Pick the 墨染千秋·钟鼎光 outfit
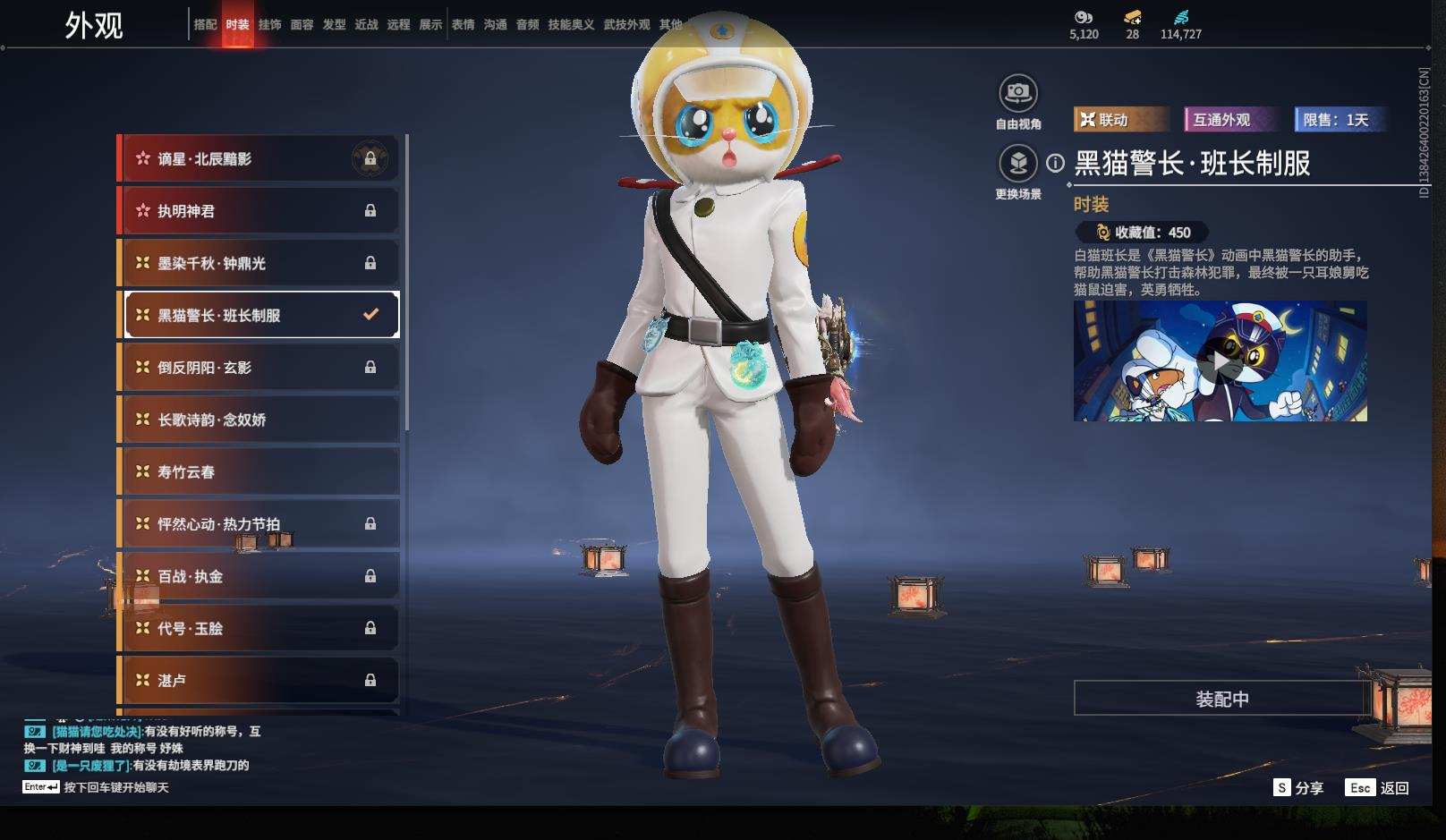This screenshot has height=840, width=1446. click(259, 263)
